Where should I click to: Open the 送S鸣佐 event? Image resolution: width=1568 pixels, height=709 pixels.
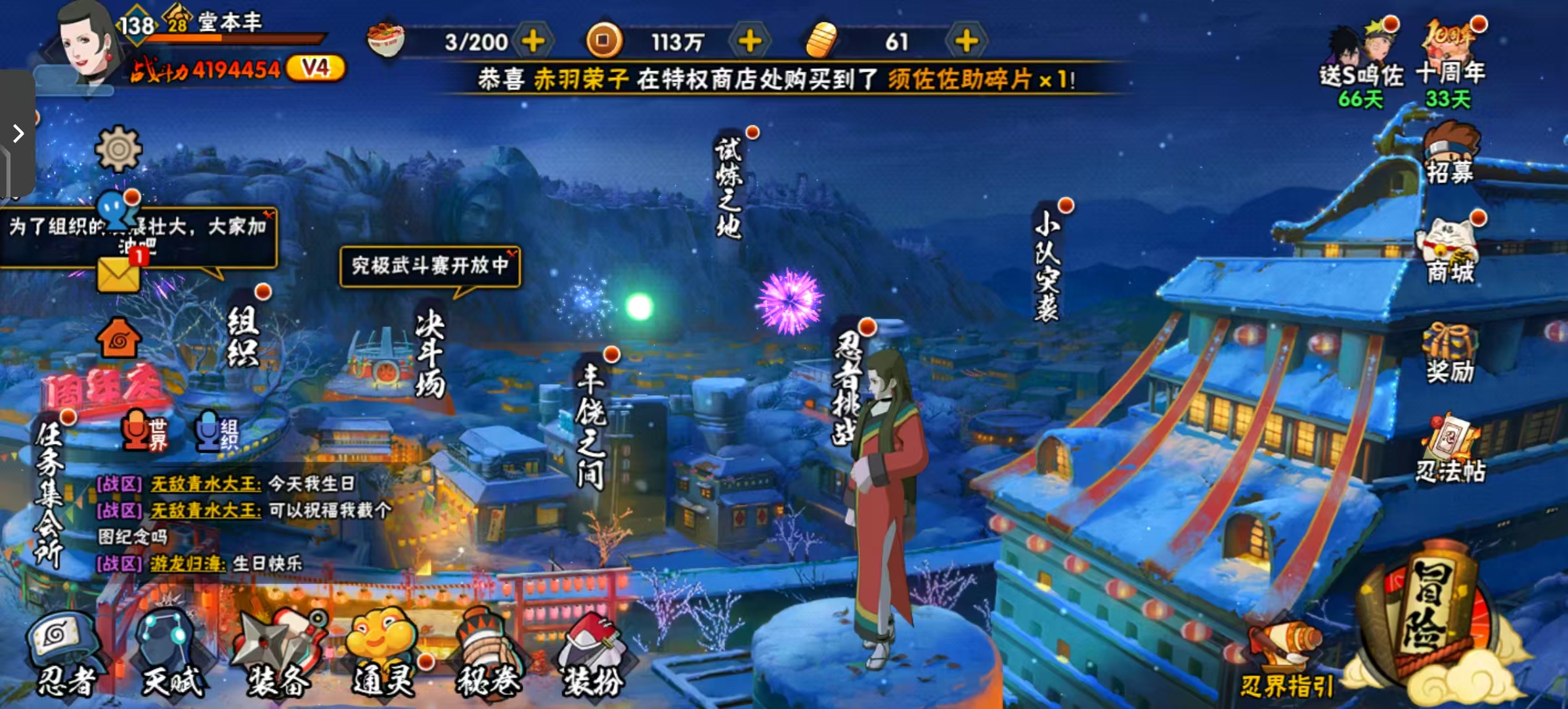1361,62
